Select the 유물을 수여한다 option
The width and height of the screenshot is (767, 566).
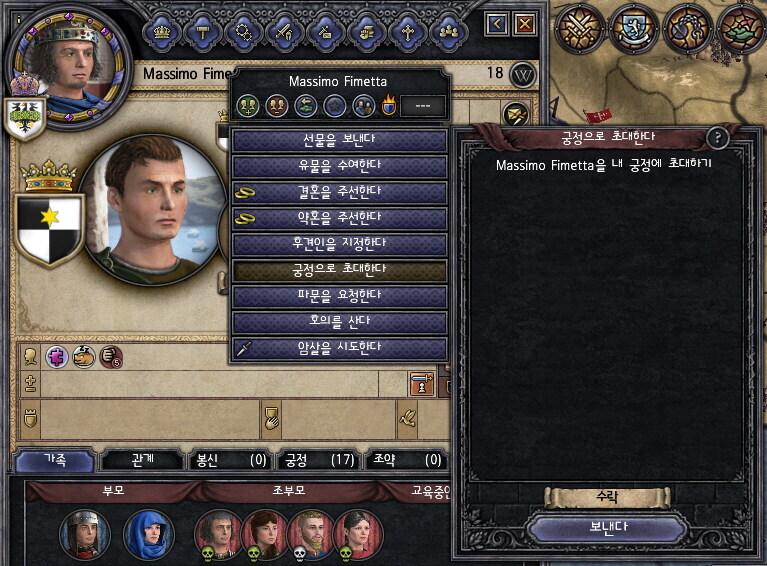pos(338,166)
